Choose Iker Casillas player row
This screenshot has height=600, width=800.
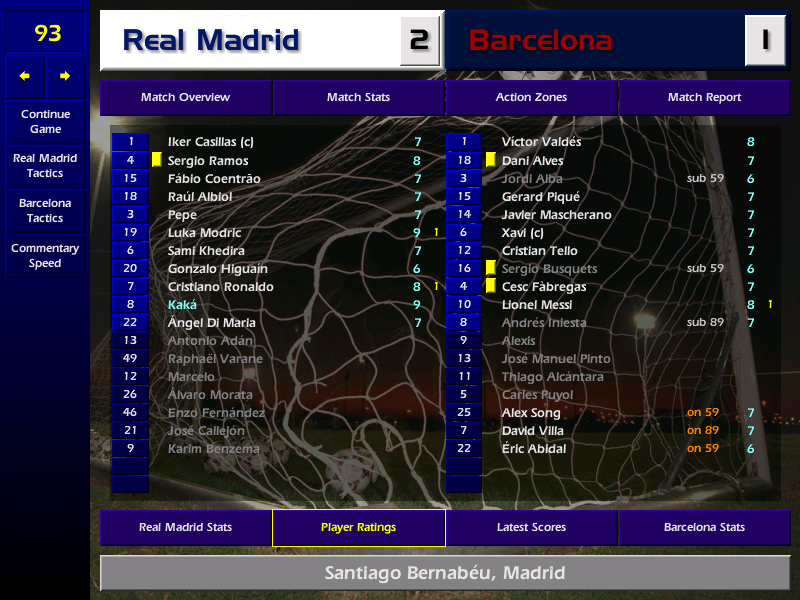click(210, 143)
